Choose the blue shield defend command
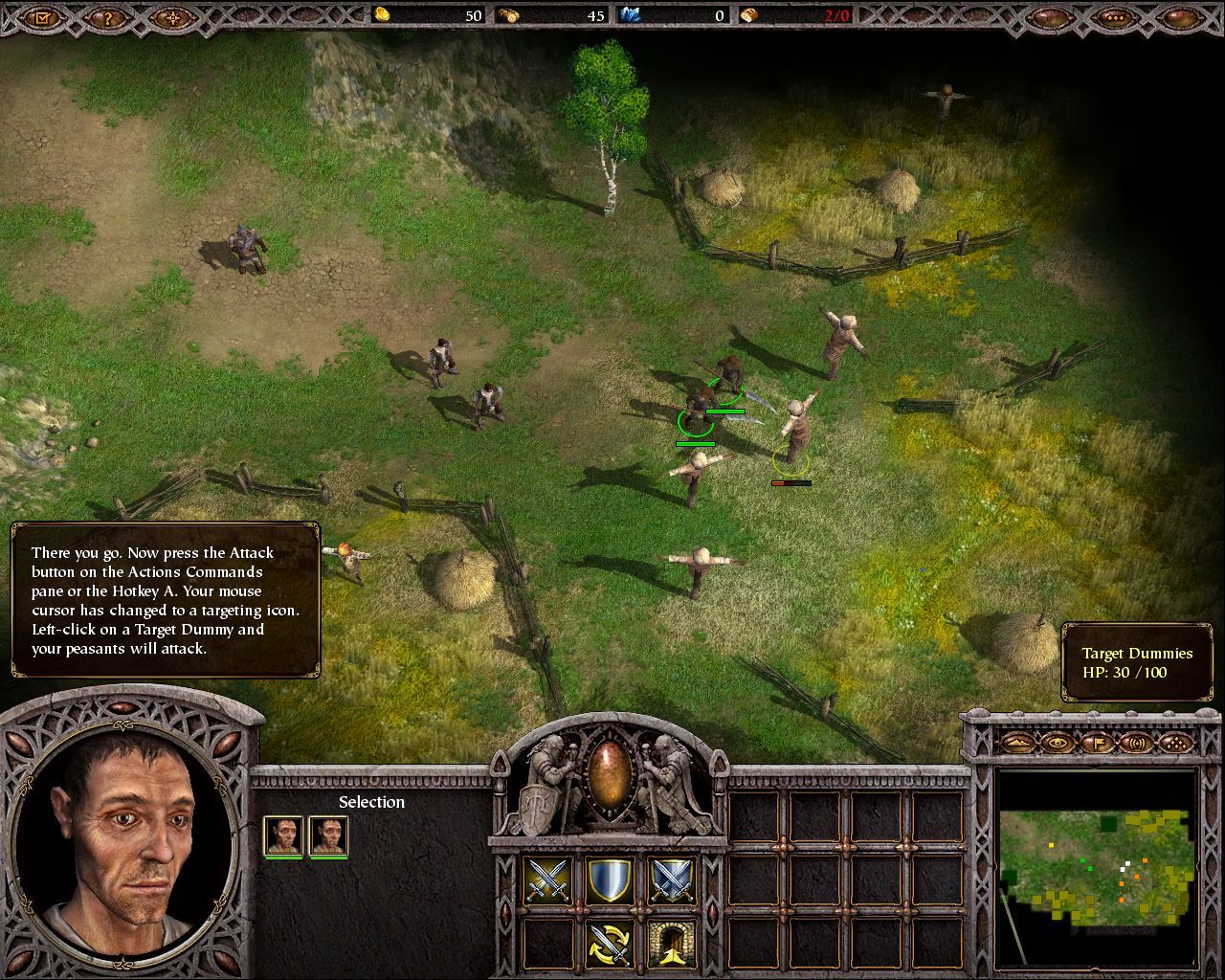This screenshot has height=980, width=1225. 610,880
